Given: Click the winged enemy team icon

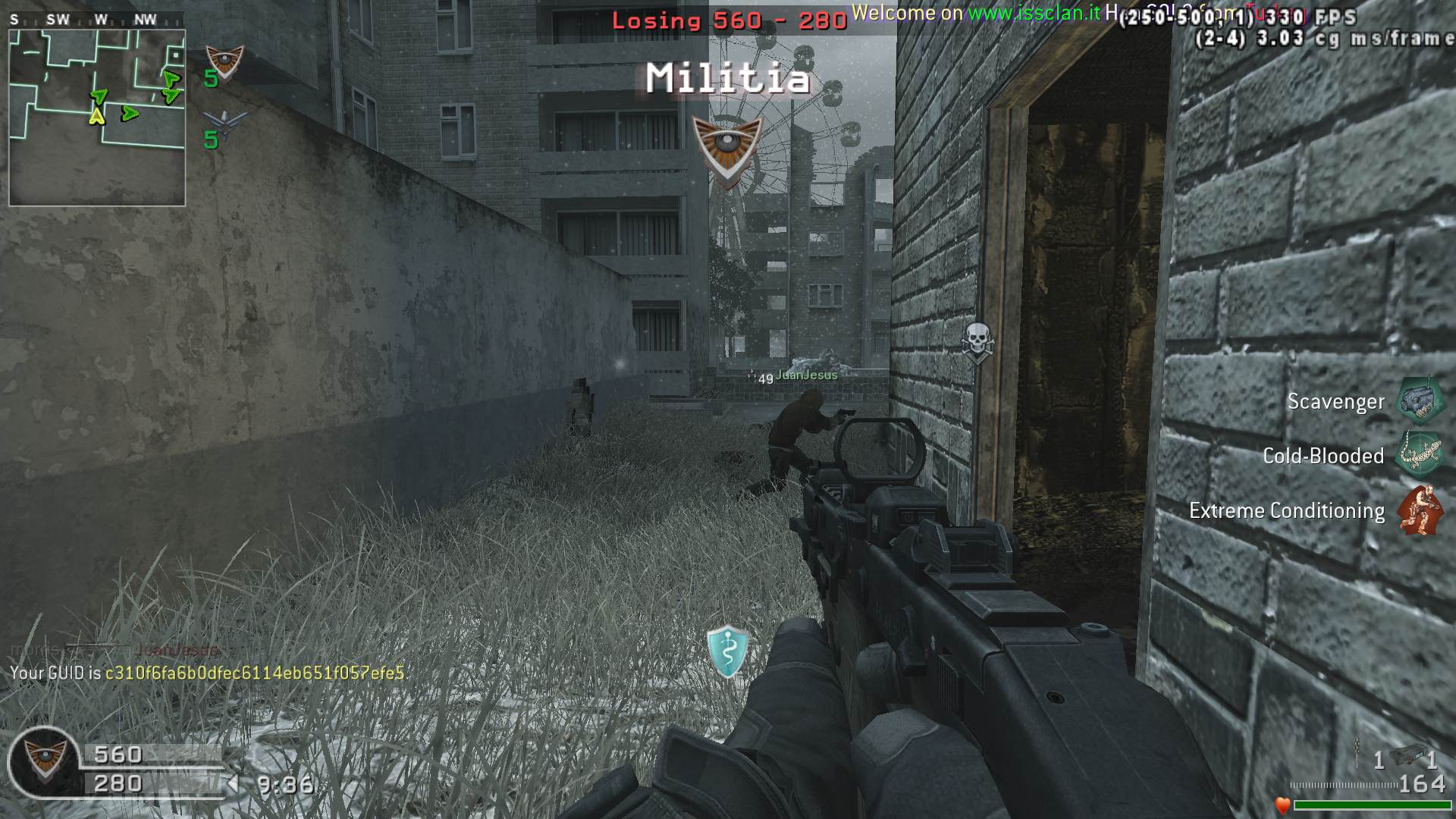Looking at the screenshot, I should 225,124.
